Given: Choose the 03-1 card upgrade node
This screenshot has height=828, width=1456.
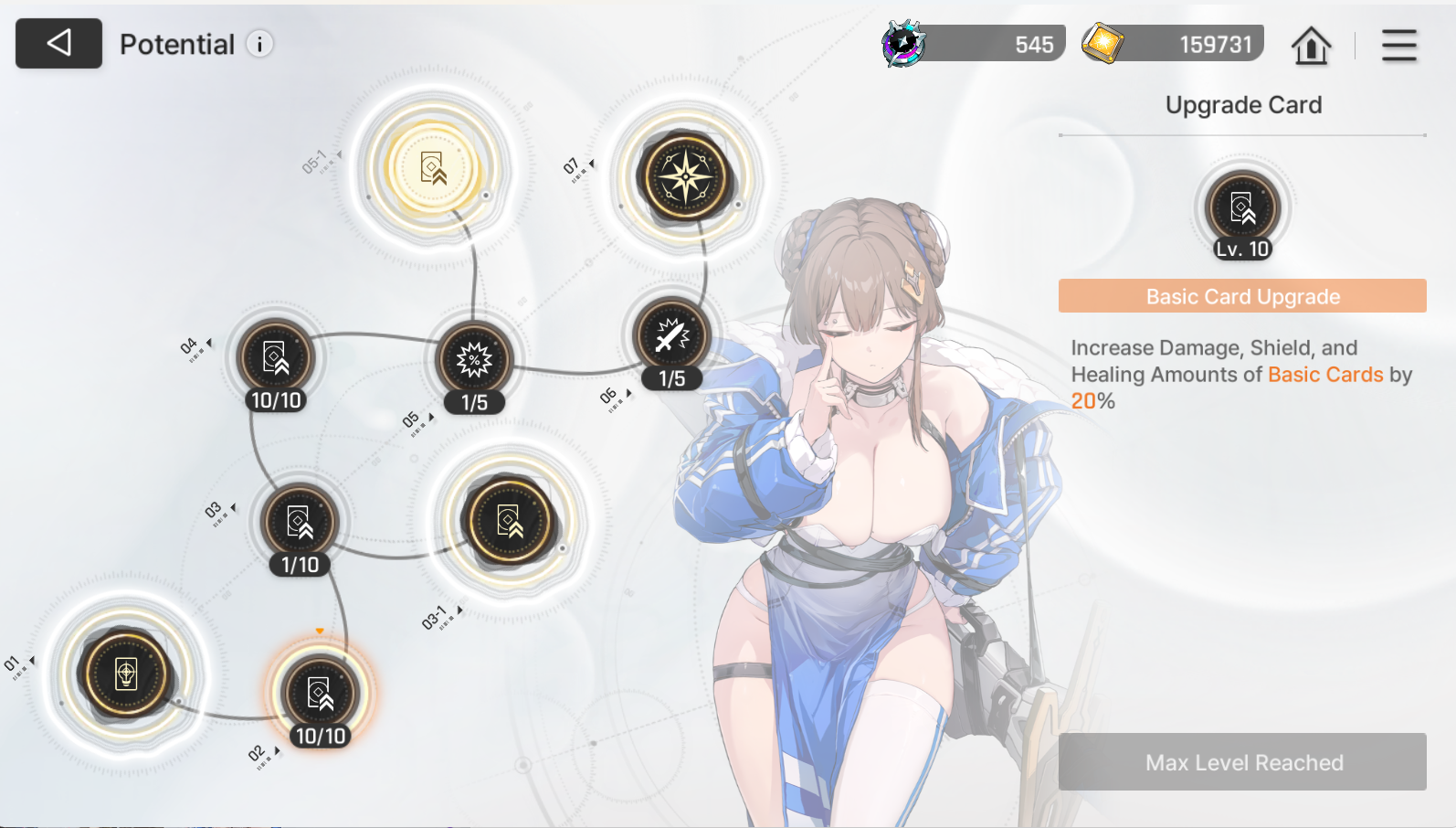Looking at the screenshot, I should click(x=510, y=521).
